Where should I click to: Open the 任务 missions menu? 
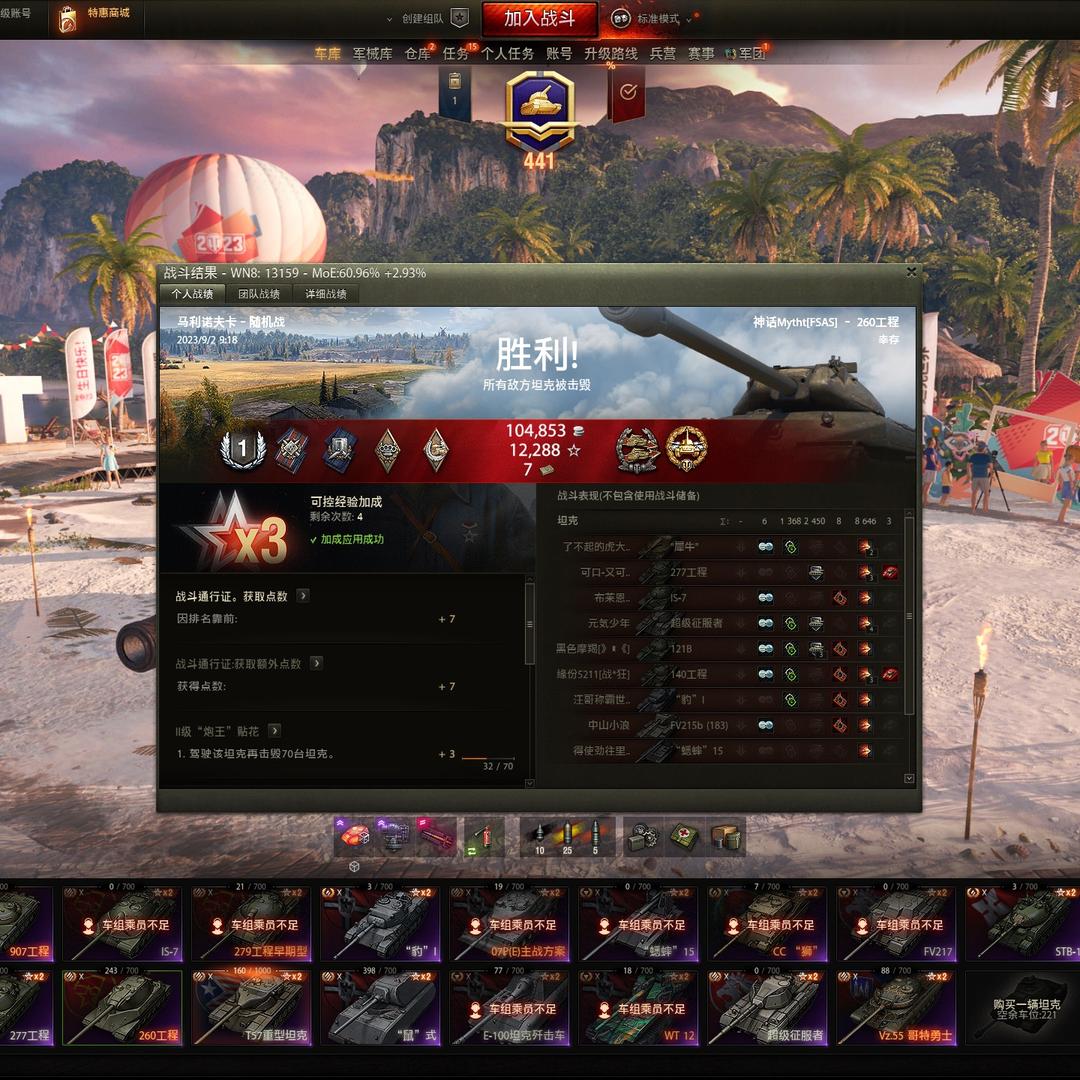(x=455, y=54)
